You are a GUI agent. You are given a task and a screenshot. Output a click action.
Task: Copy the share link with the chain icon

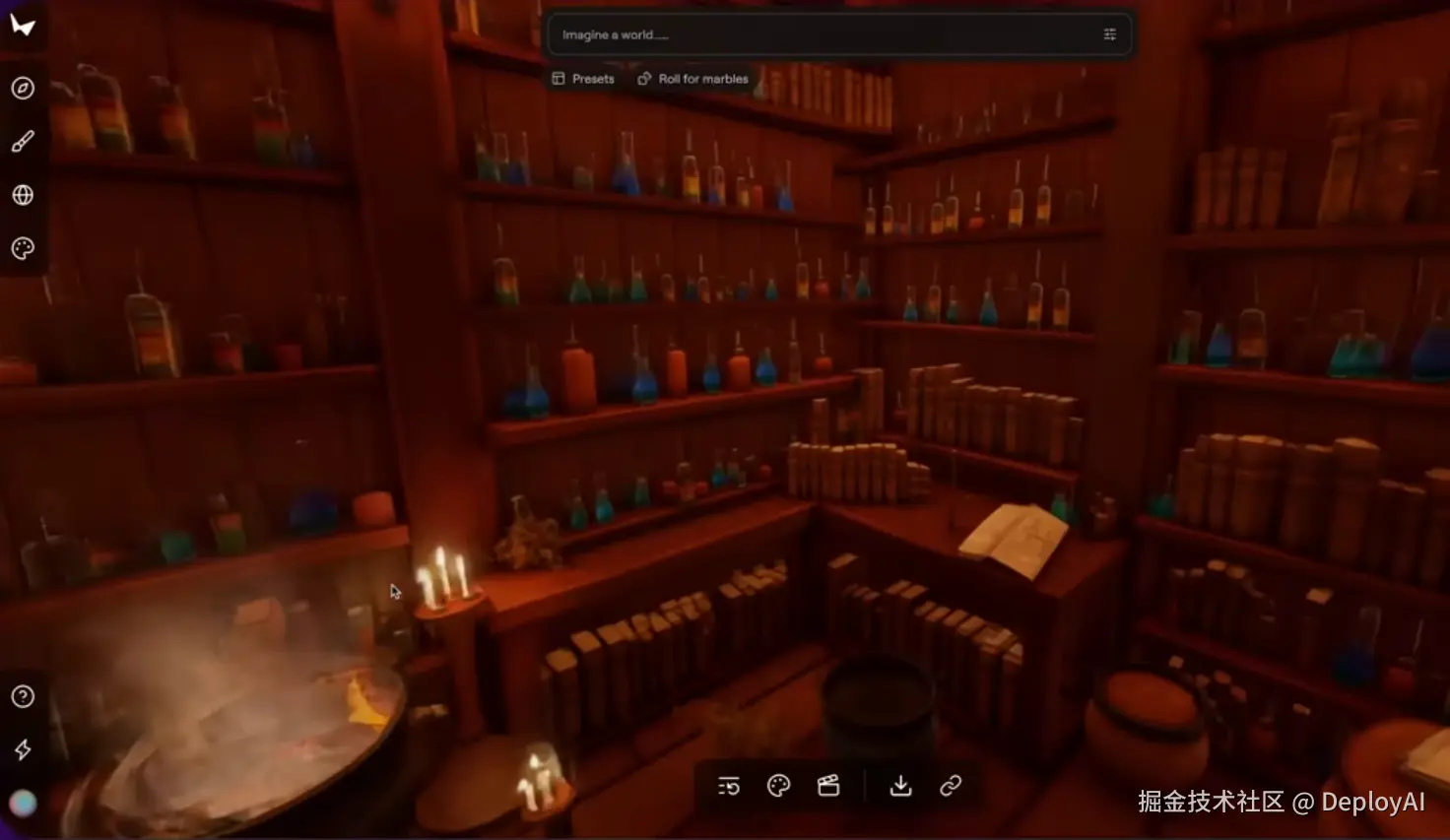[x=951, y=786]
